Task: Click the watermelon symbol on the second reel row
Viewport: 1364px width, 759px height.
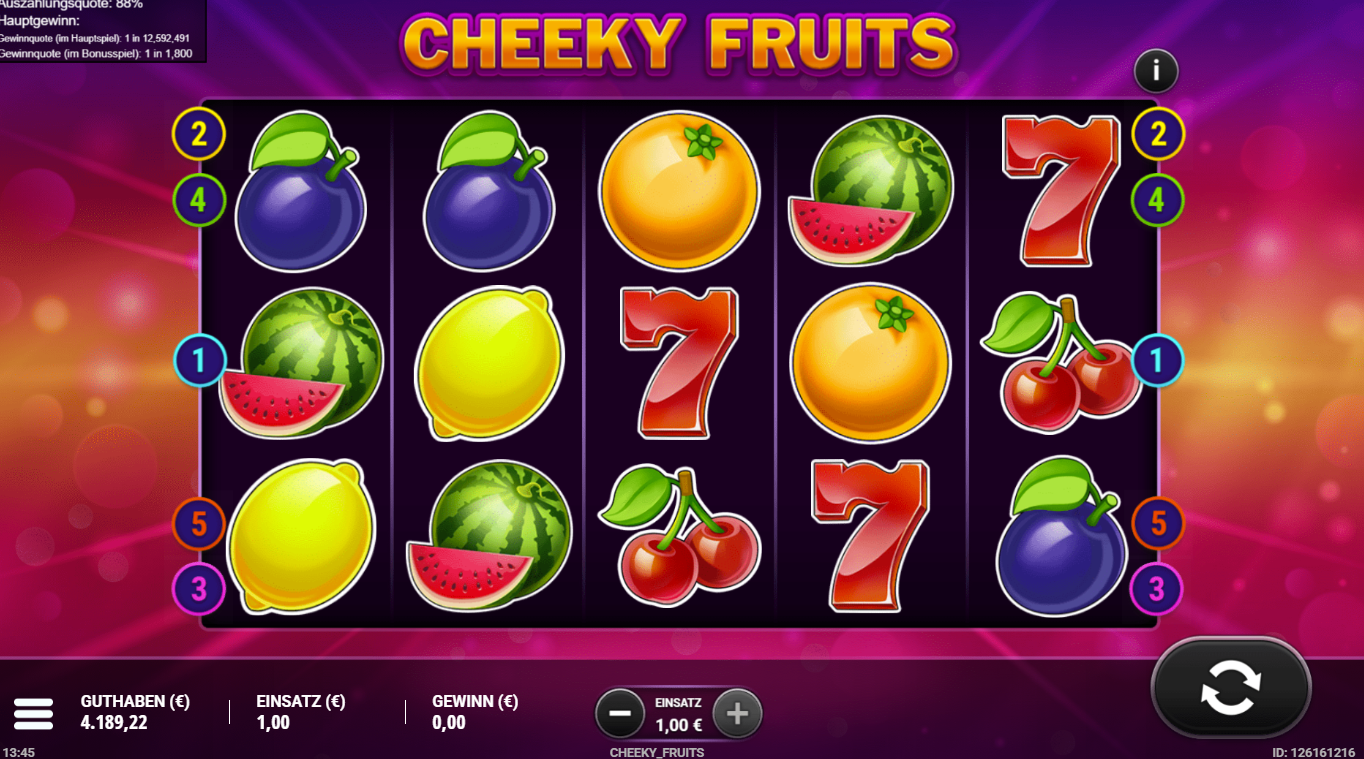Action: click(x=300, y=360)
